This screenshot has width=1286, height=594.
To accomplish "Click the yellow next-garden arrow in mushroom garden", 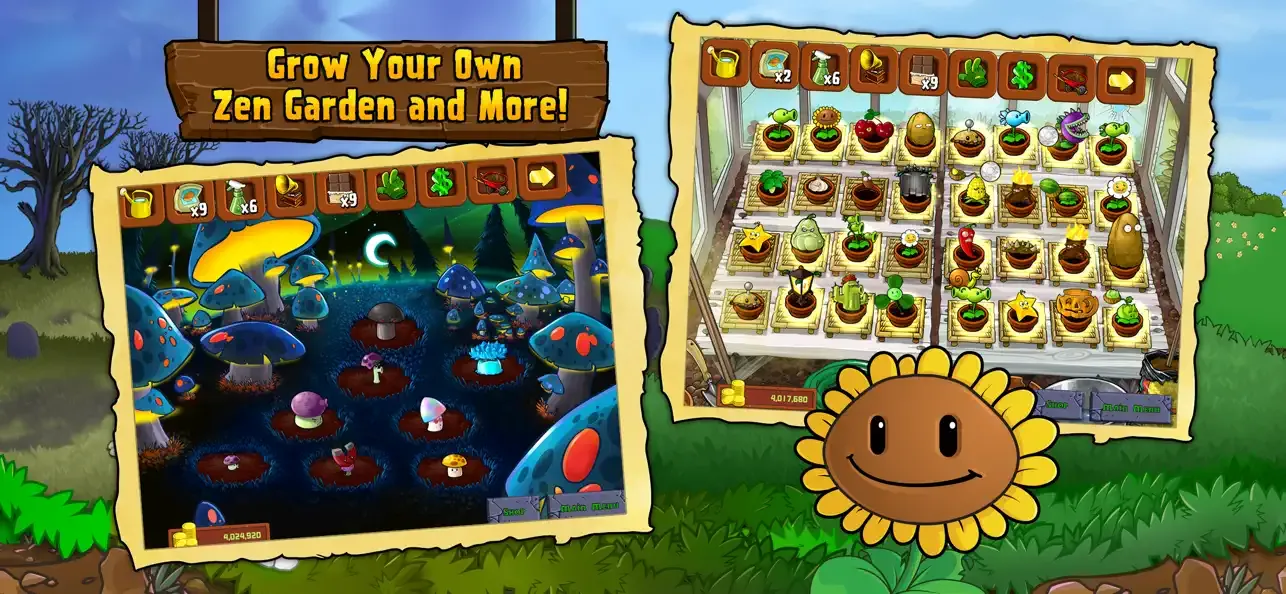I will [541, 176].
